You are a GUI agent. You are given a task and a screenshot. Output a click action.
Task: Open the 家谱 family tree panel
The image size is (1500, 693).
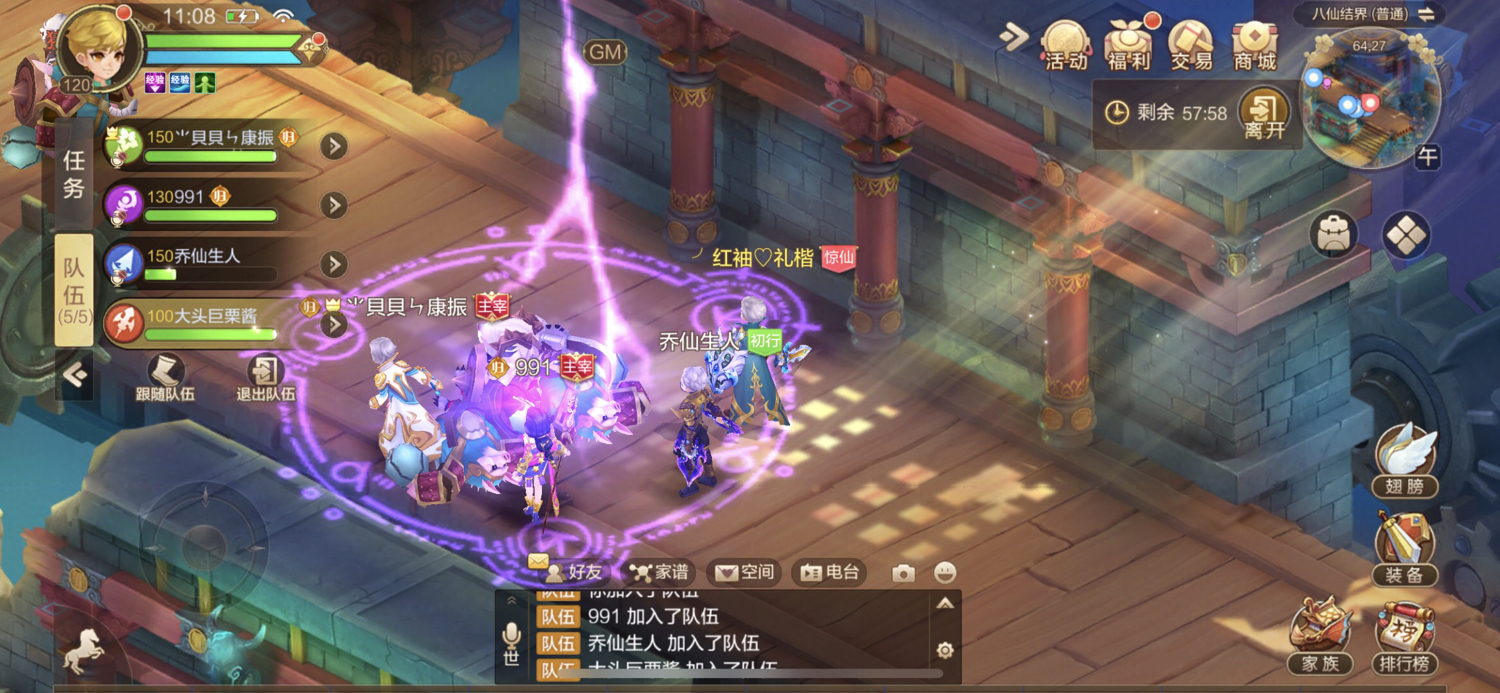(659, 573)
